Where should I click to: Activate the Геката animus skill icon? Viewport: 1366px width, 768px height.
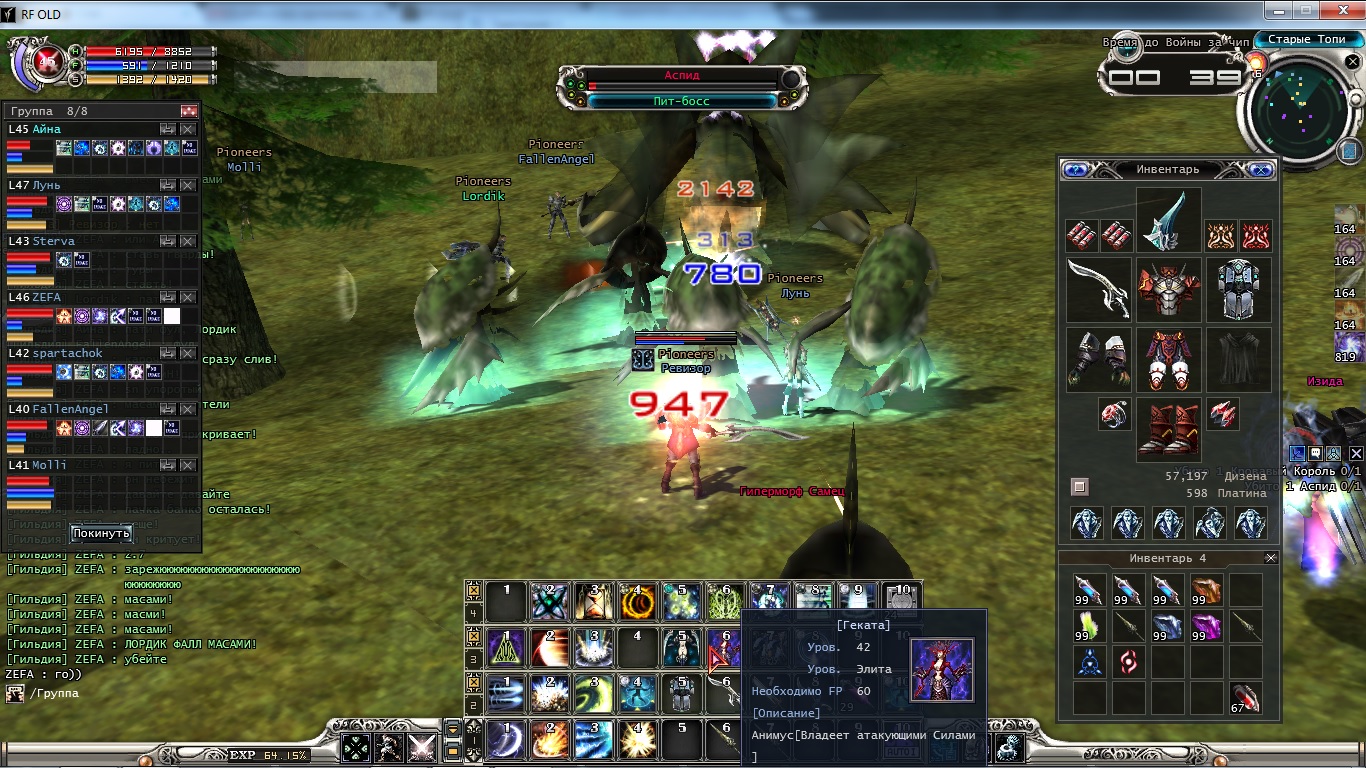click(x=726, y=648)
